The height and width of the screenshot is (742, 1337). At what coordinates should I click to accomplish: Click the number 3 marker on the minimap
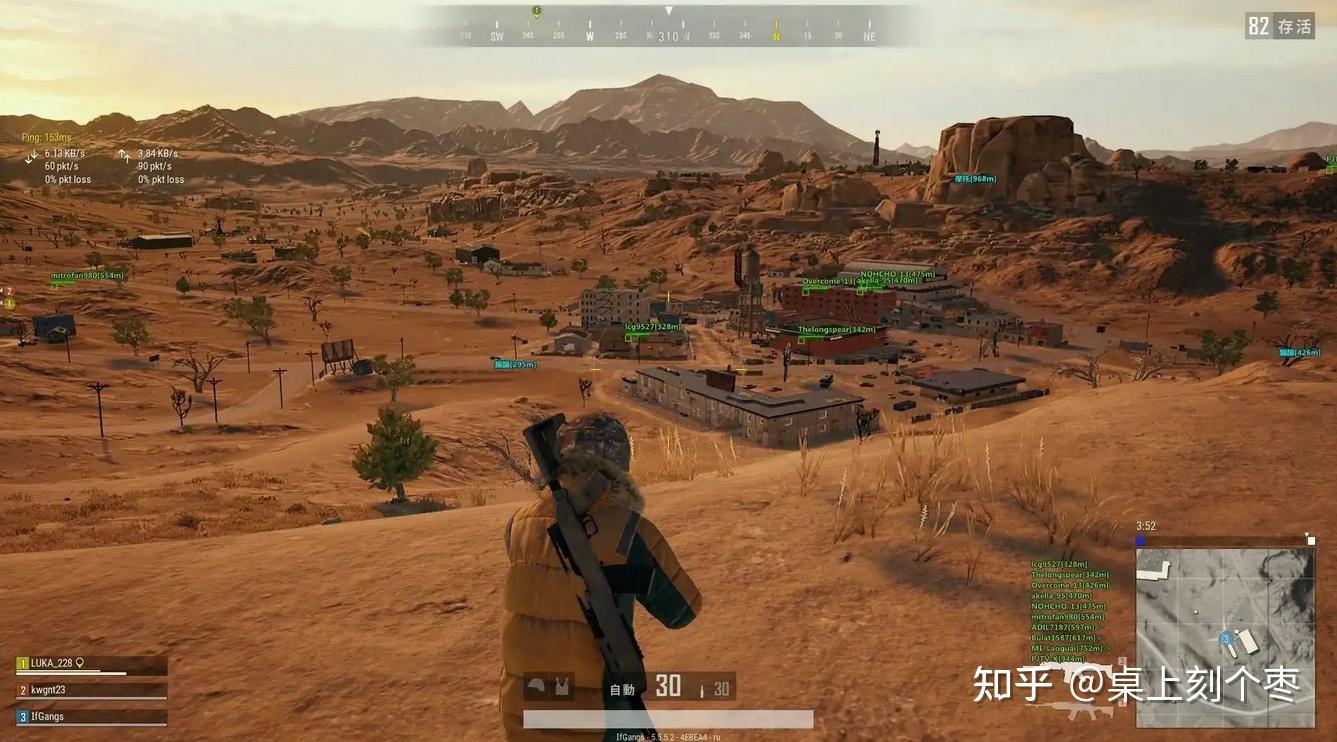pos(1225,638)
